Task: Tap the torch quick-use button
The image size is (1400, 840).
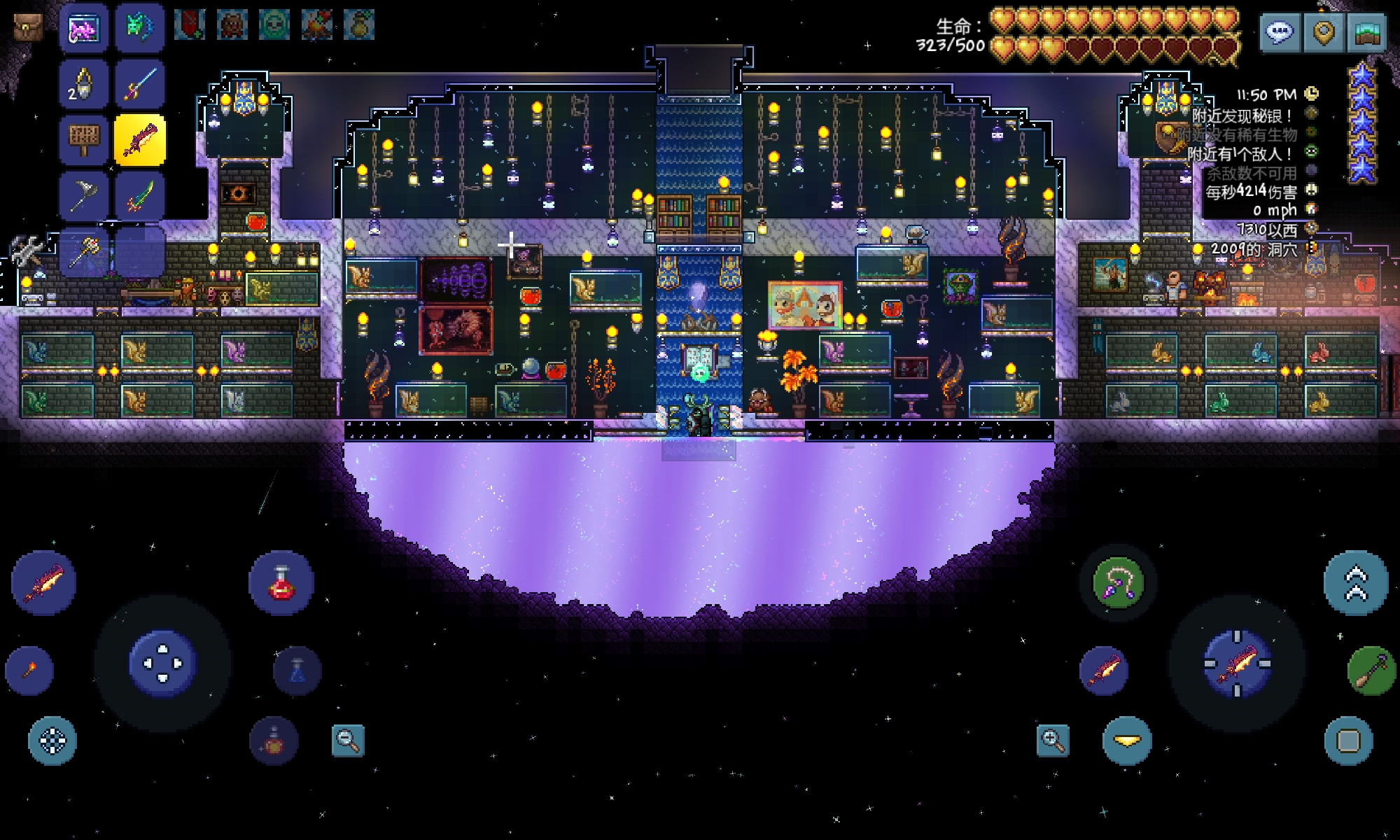Action: tap(29, 671)
